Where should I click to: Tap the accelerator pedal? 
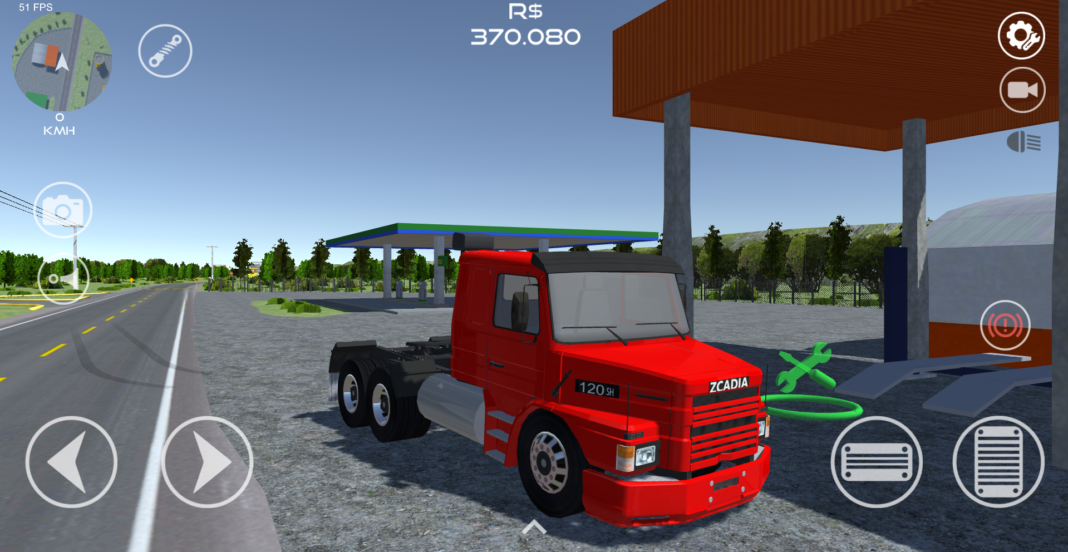(1000, 461)
